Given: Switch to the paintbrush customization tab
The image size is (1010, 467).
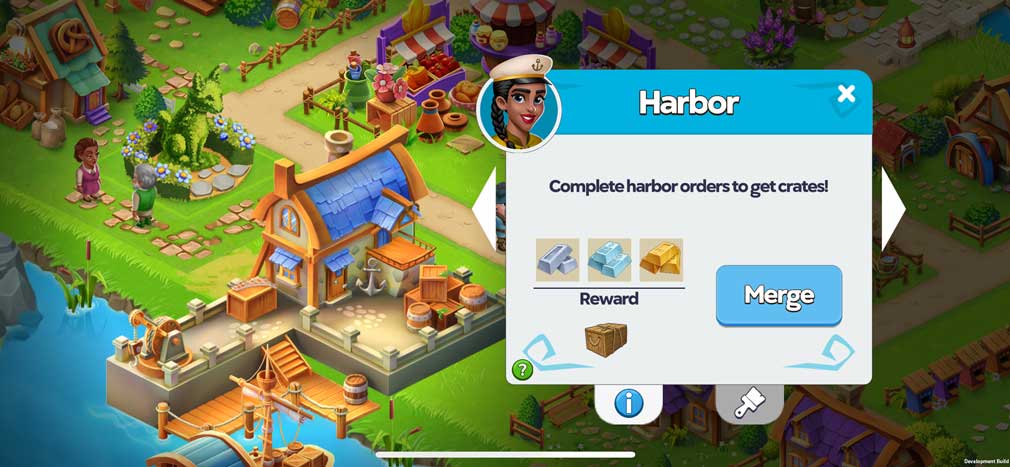Looking at the screenshot, I should 749,403.
